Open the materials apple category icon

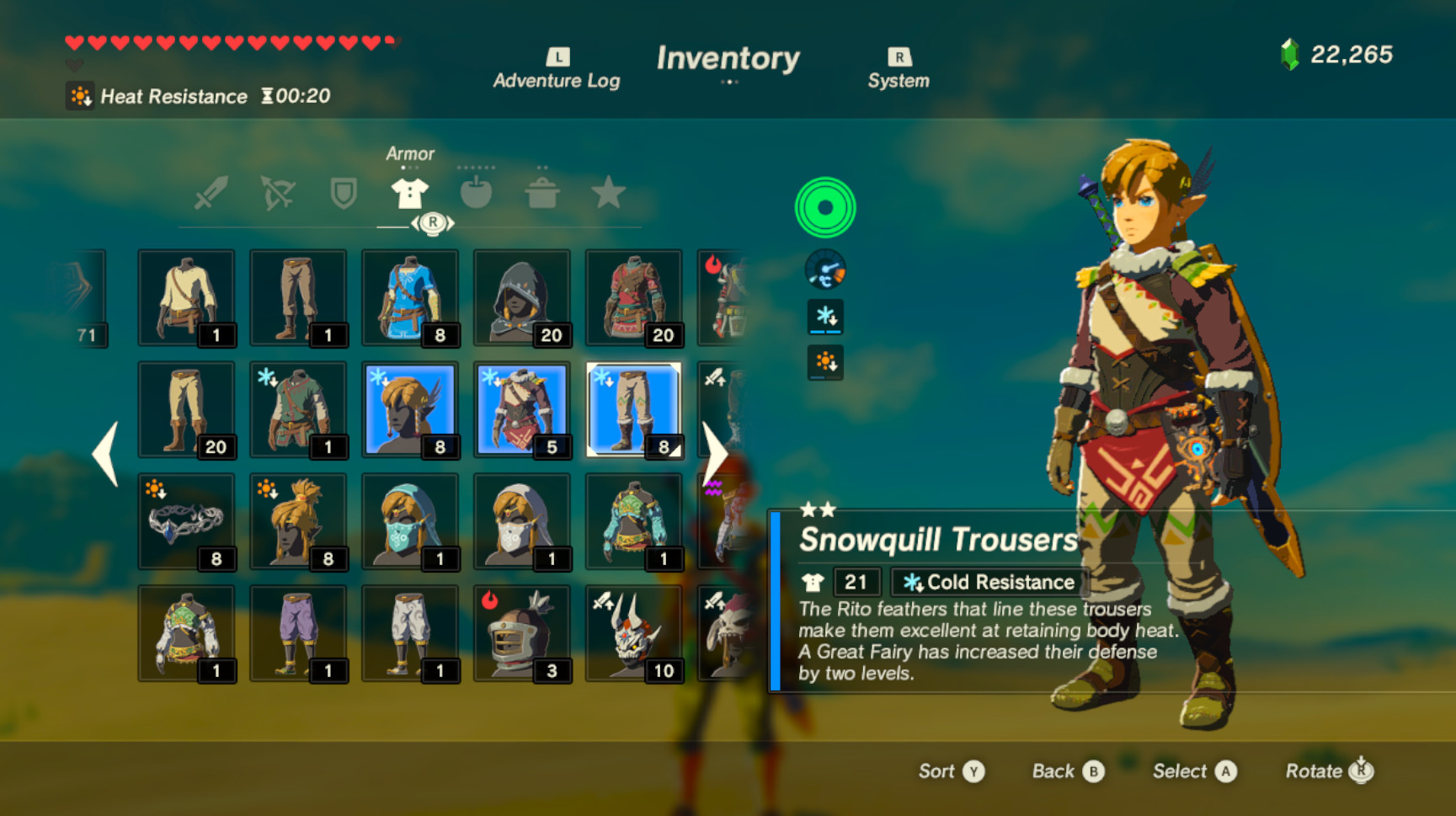click(476, 192)
